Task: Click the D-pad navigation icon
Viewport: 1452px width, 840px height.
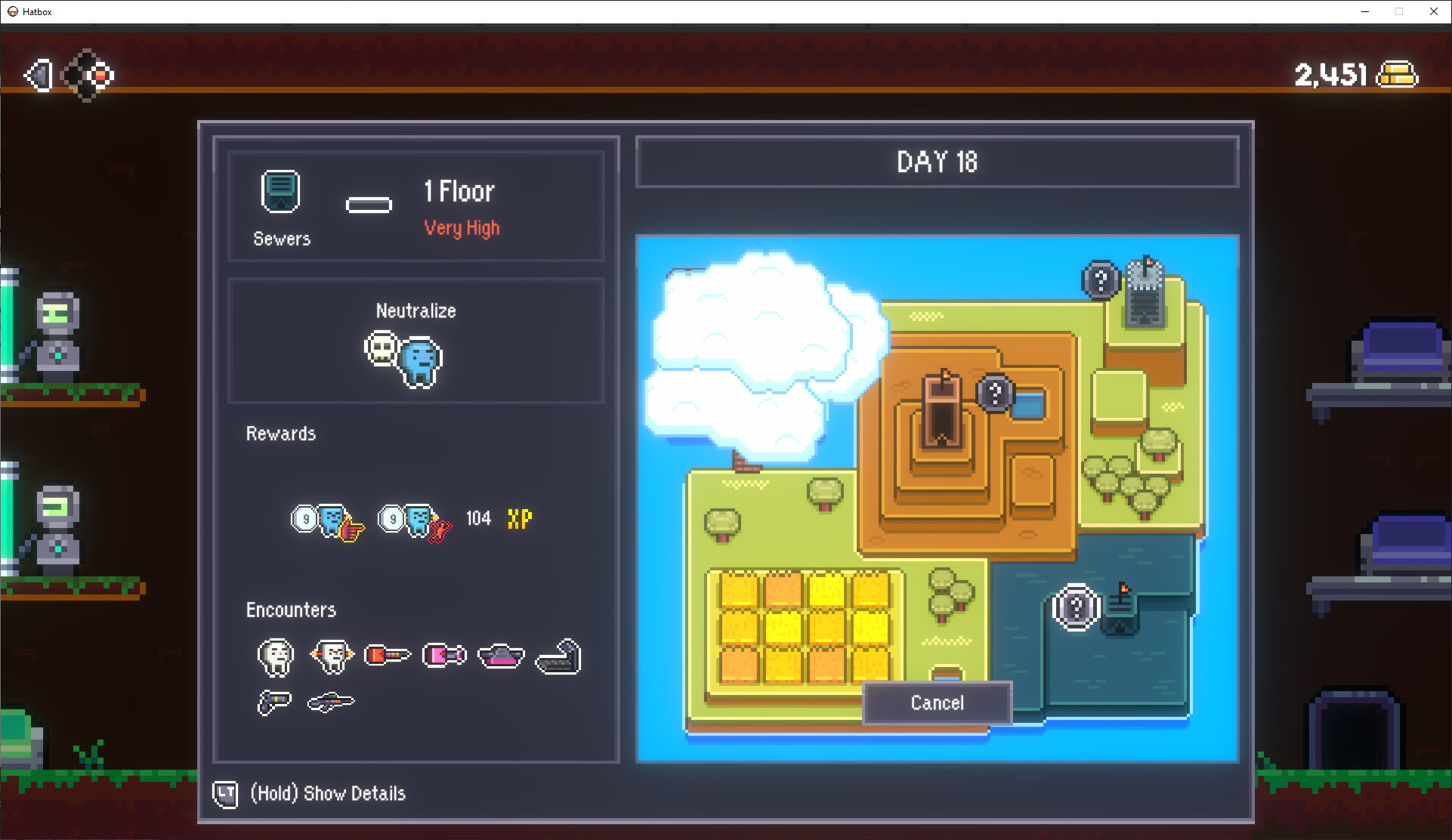Action: coord(88,75)
